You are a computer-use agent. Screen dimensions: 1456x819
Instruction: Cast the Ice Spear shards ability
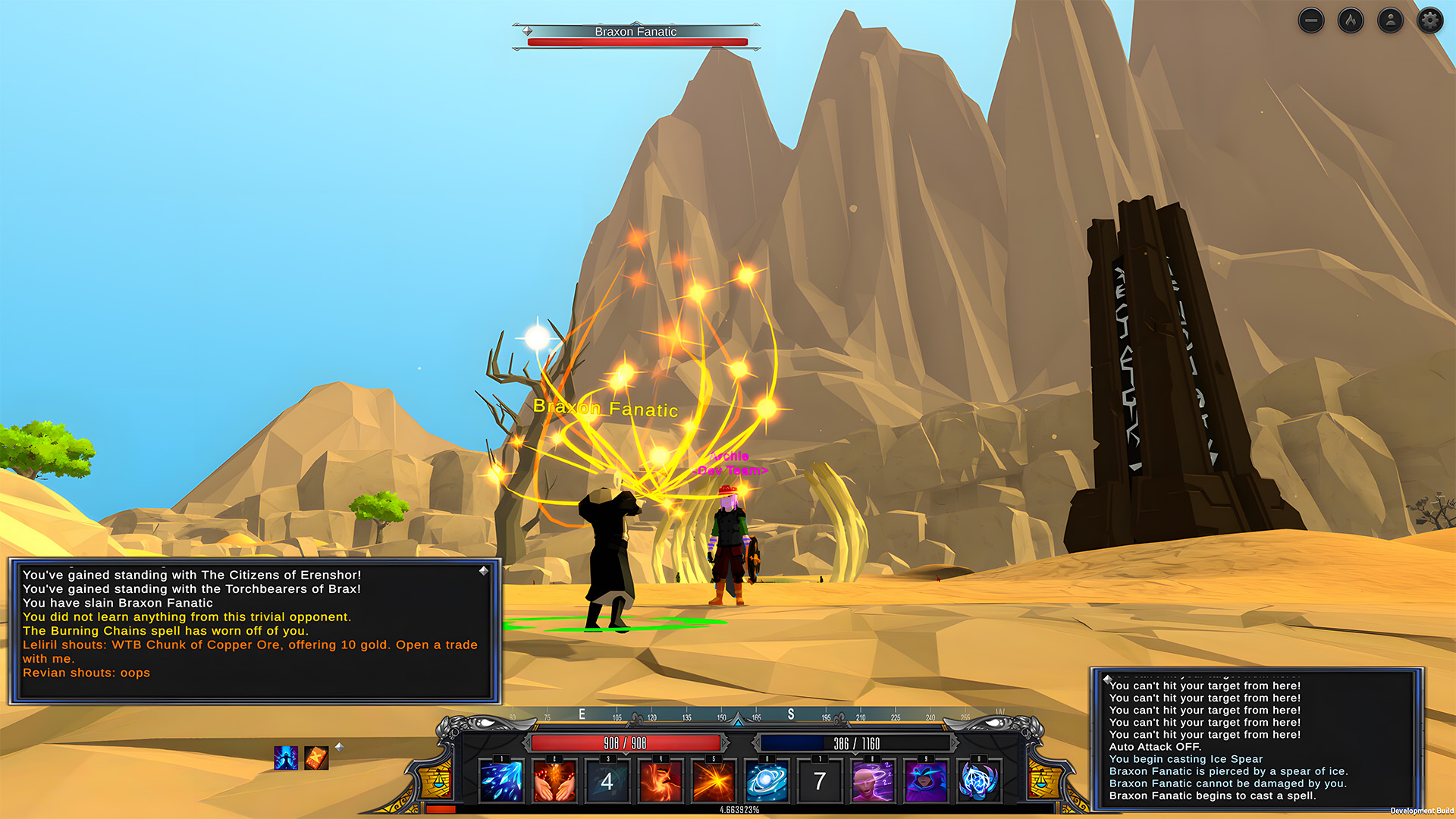point(501,781)
